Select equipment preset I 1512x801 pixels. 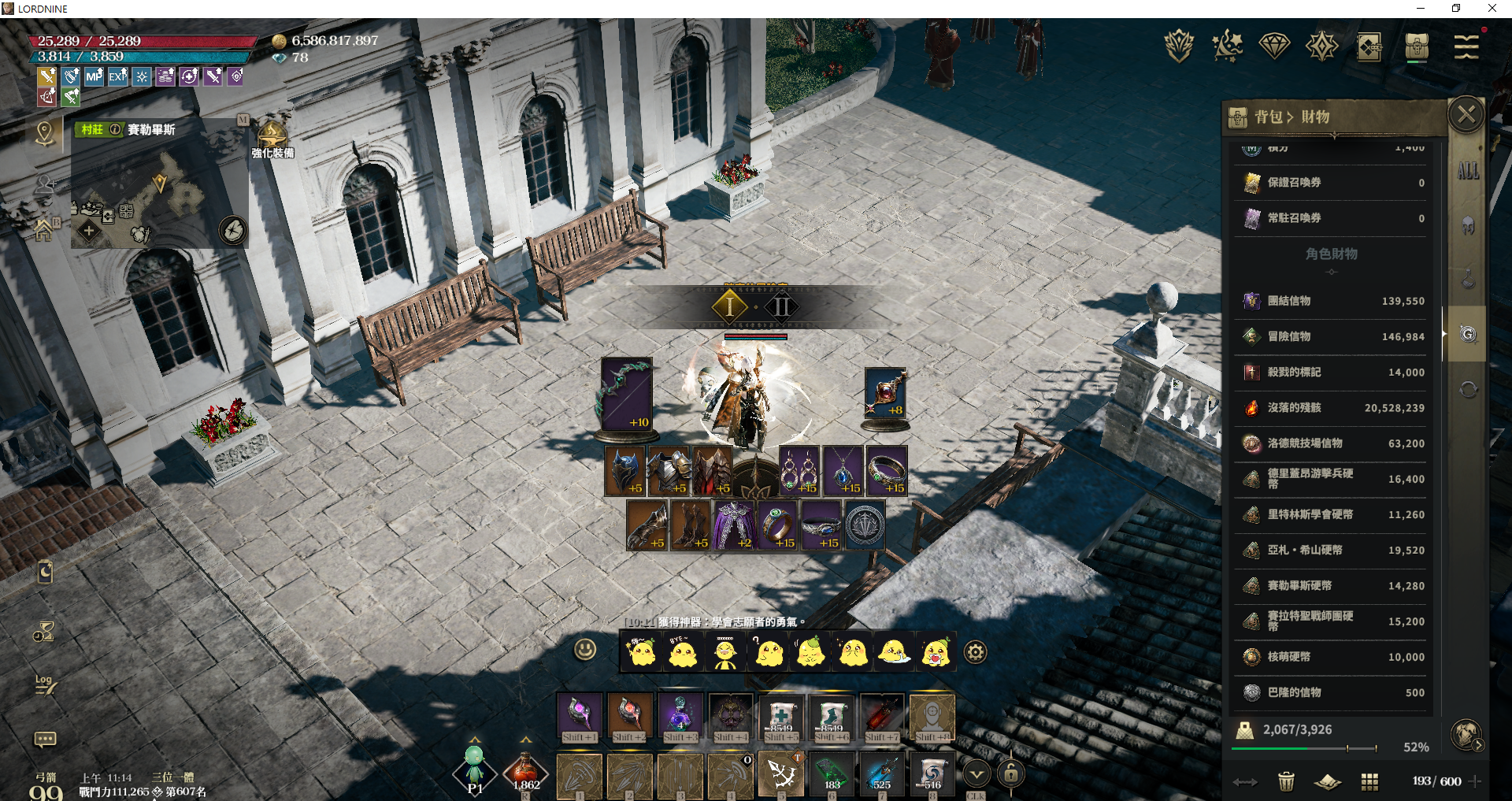pyautogui.click(x=730, y=306)
